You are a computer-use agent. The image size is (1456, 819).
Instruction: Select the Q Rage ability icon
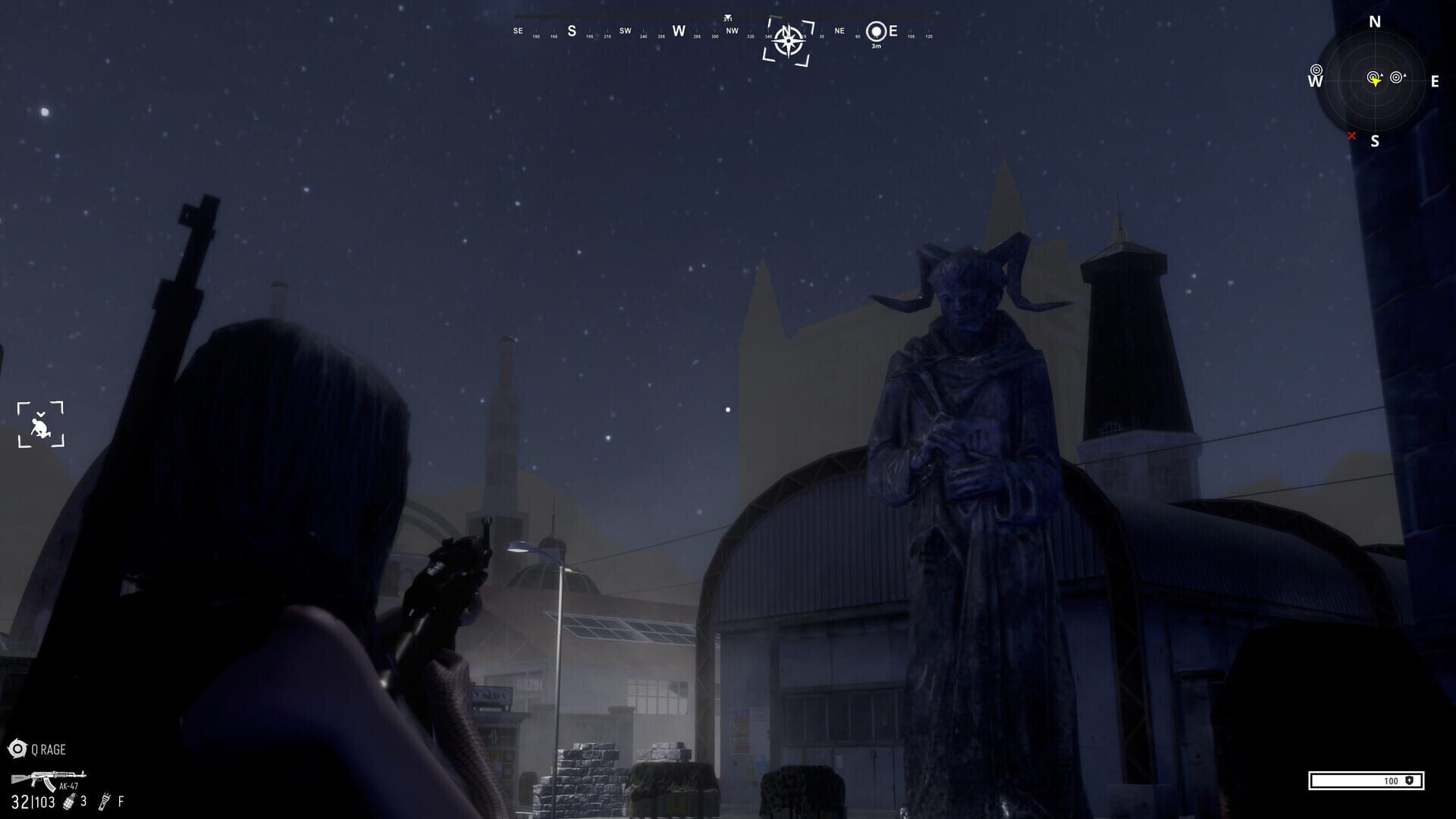[x=17, y=747]
